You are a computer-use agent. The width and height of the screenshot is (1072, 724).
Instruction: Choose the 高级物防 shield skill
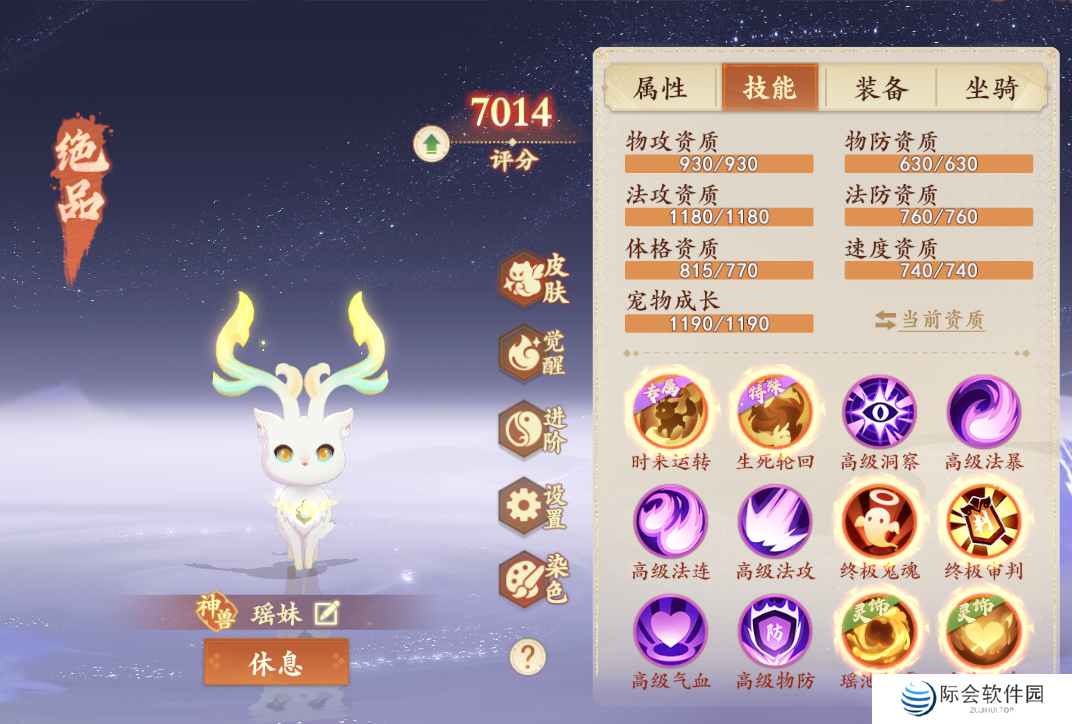[x=775, y=631]
